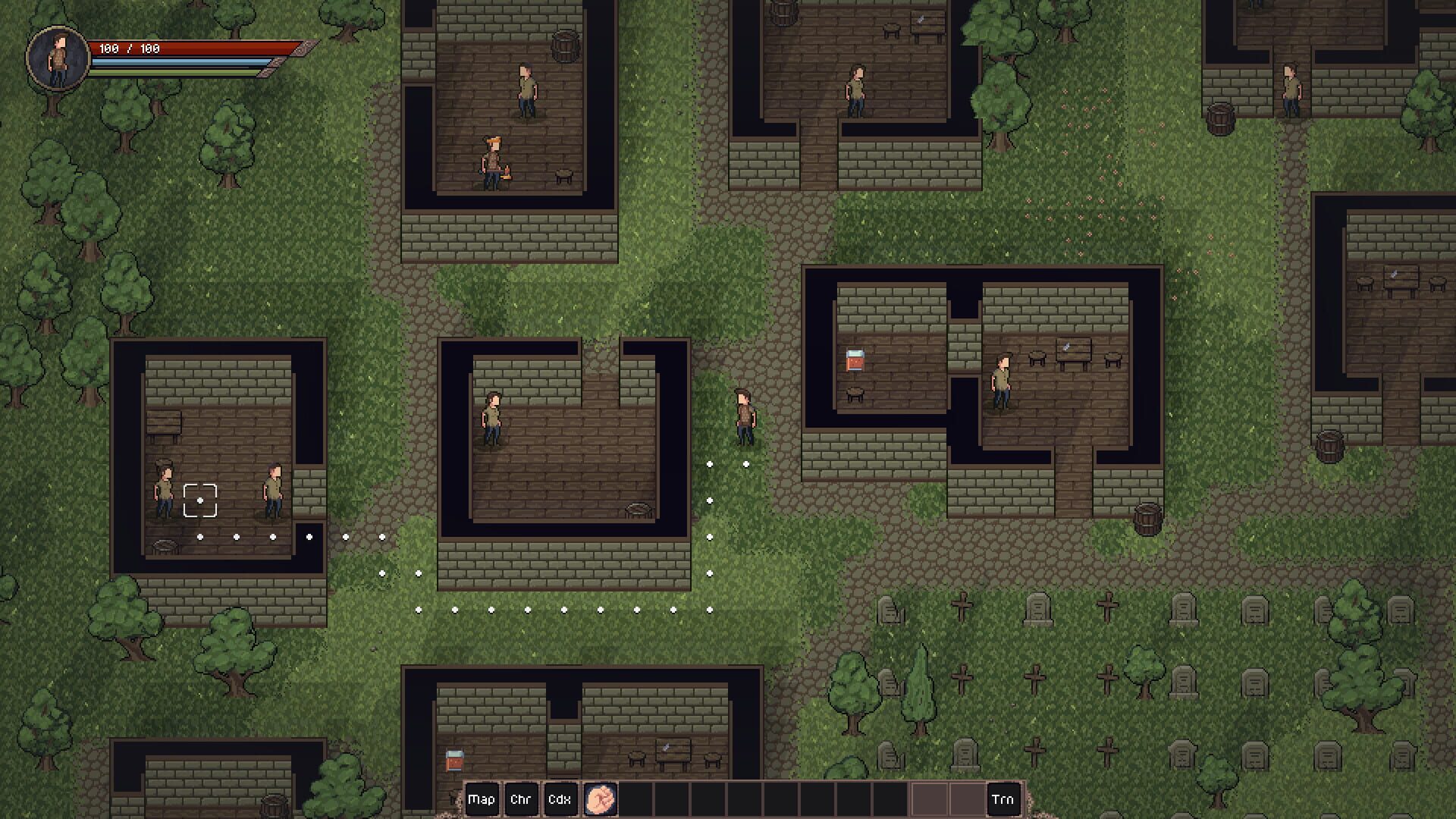Click the targeting reticle over the villager
The width and height of the screenshot is (1456, 819).
pos(199,499)
